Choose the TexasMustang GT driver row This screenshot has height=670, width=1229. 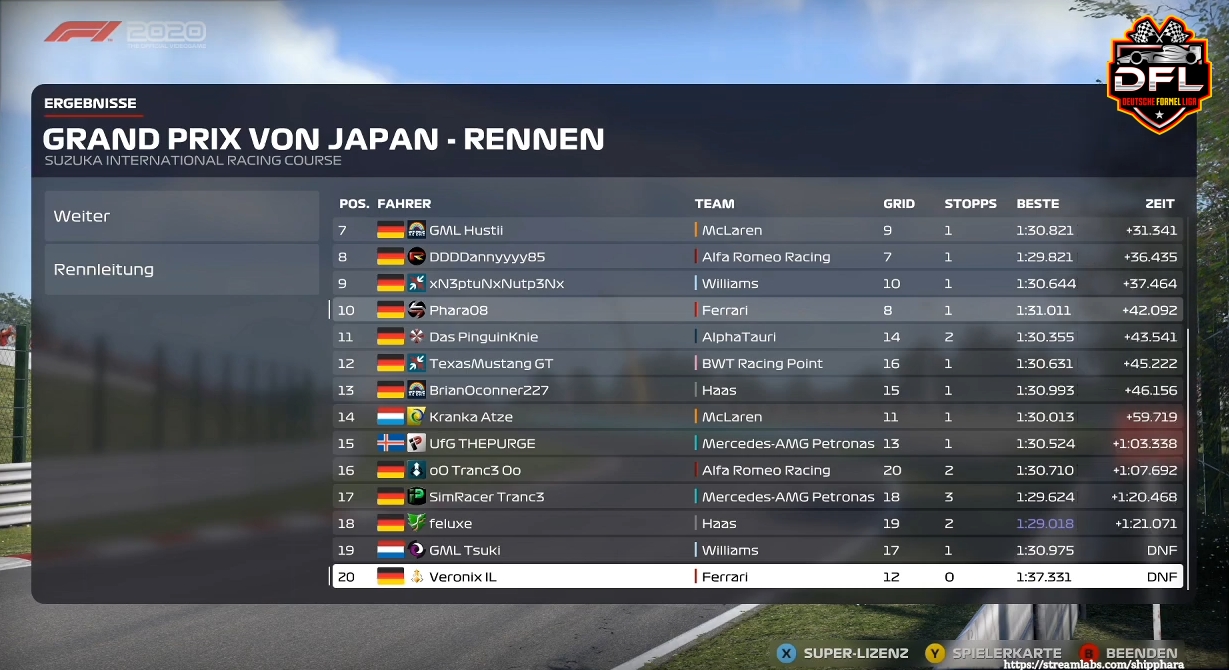[757, 363]
